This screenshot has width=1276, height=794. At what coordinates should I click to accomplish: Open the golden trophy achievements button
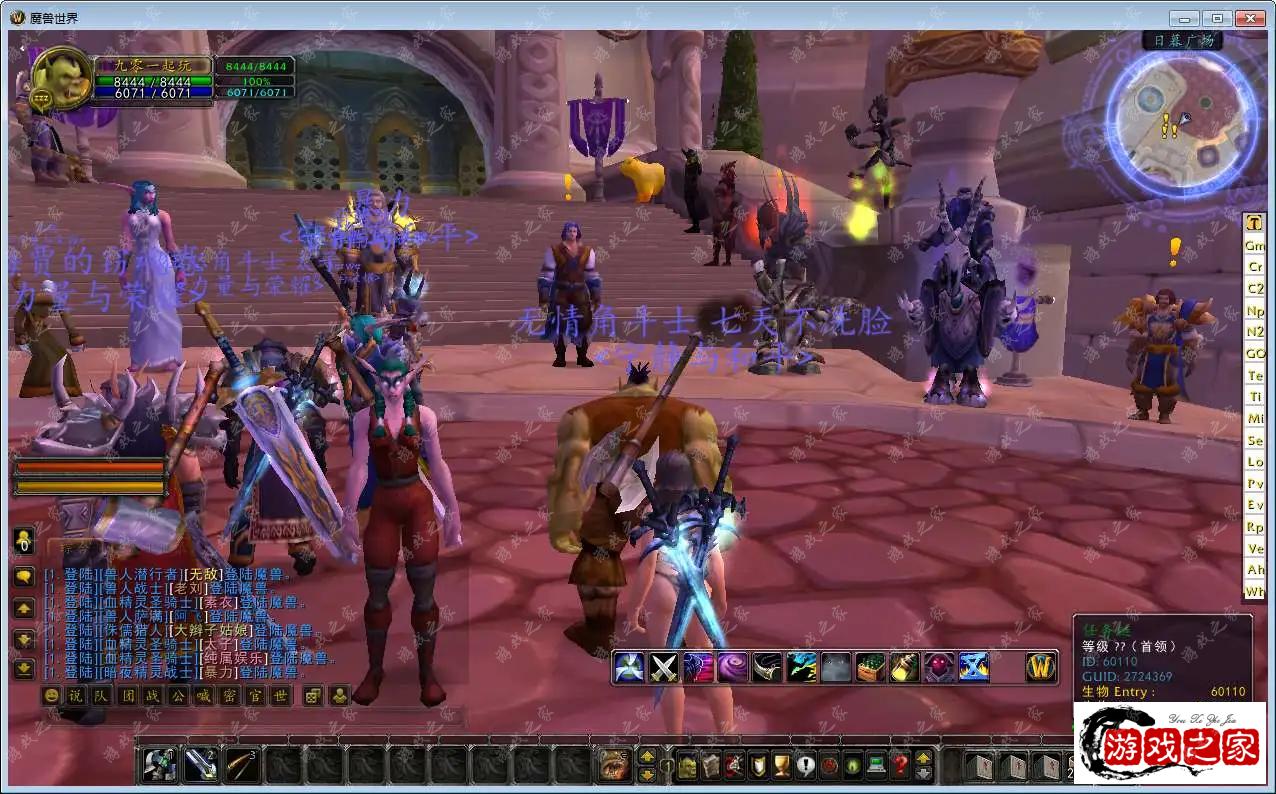pyautogui.click(x=781, y=766)
